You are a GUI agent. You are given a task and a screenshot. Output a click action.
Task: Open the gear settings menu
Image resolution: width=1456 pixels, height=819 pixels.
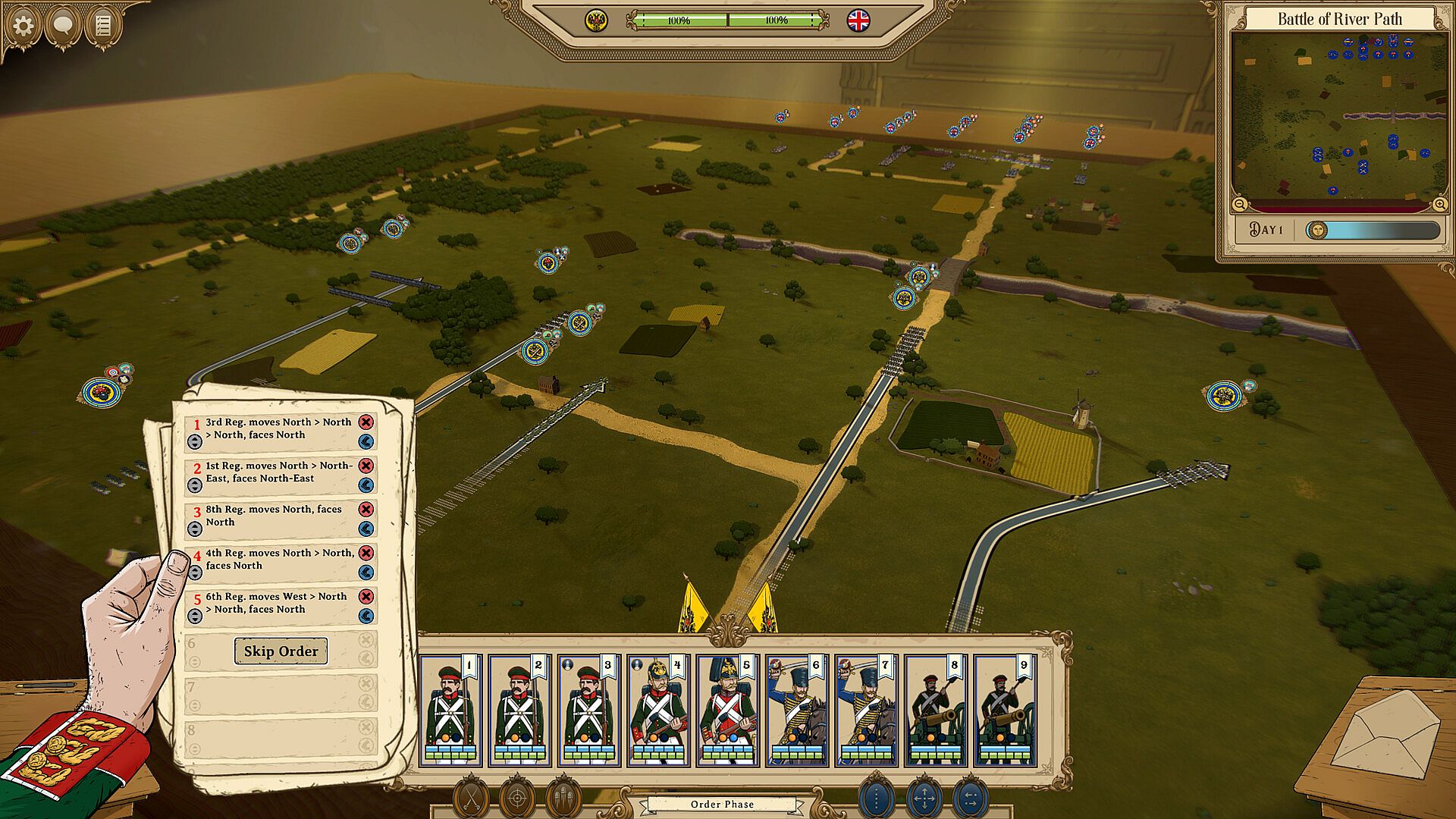[x=23, y=26]
